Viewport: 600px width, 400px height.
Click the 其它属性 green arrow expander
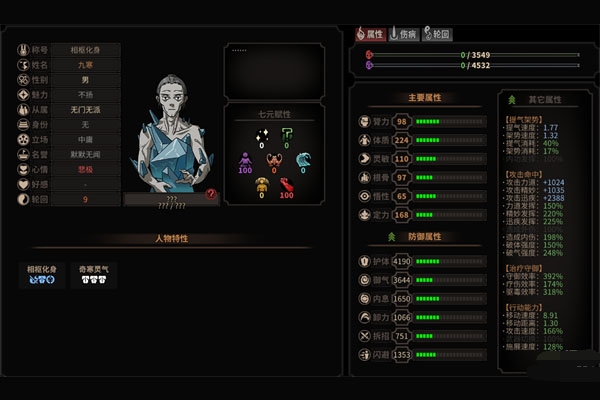[x=513, y=100]
